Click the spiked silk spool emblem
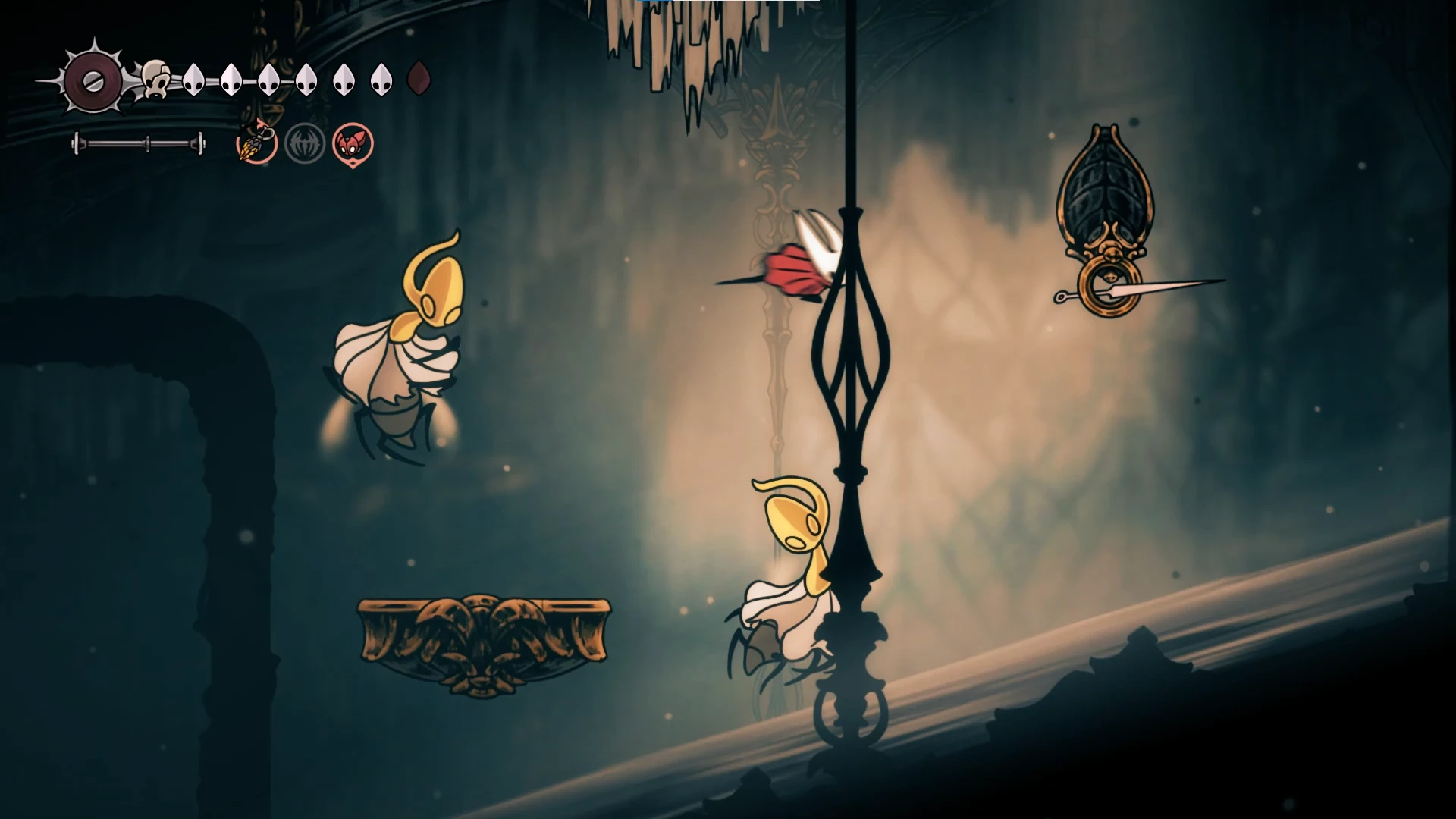The height and width of the screenshot is (819, 1456). pyautogui.click(x=93, y=81)
